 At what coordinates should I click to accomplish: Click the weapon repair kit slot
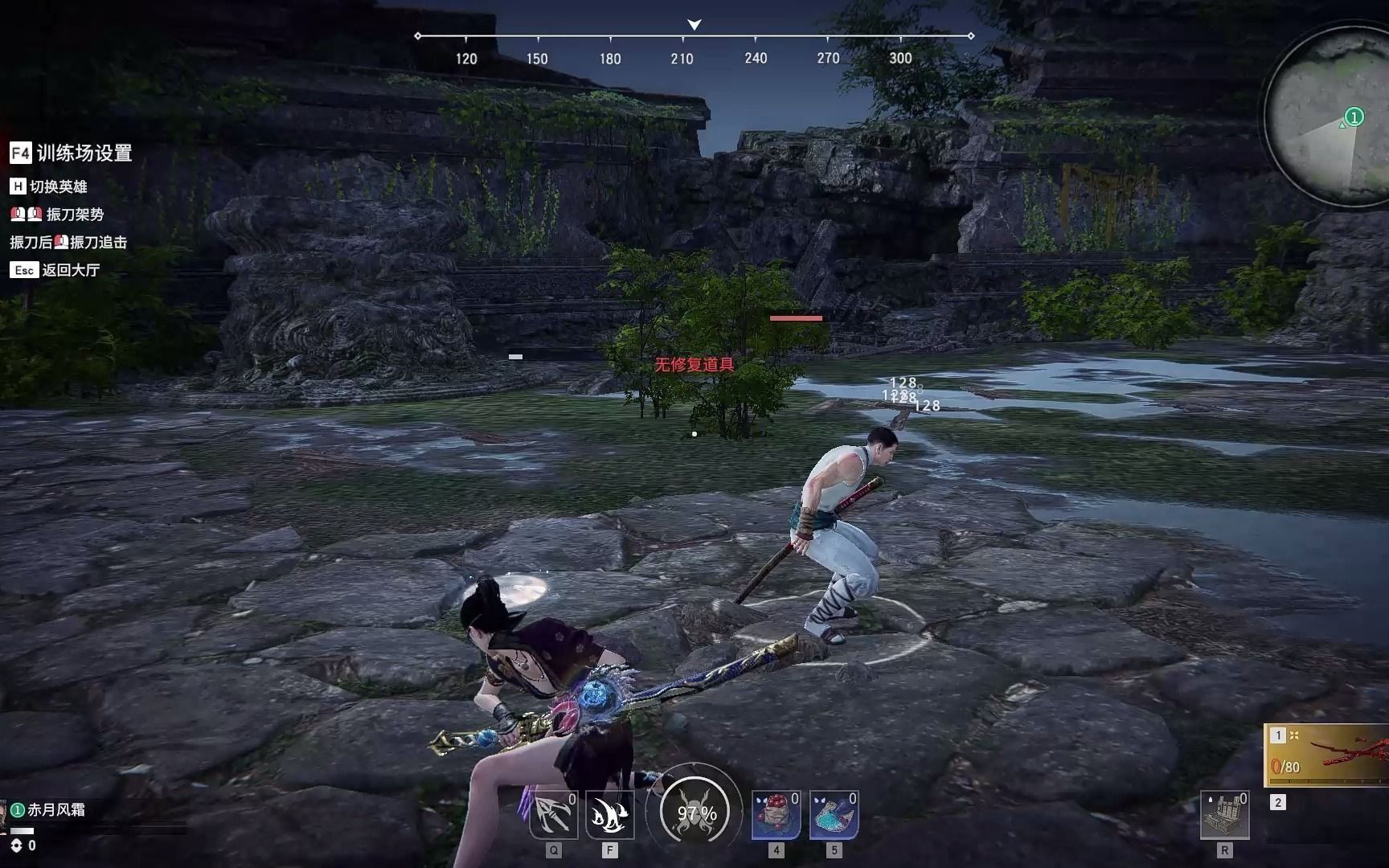tap(1224, 816)
